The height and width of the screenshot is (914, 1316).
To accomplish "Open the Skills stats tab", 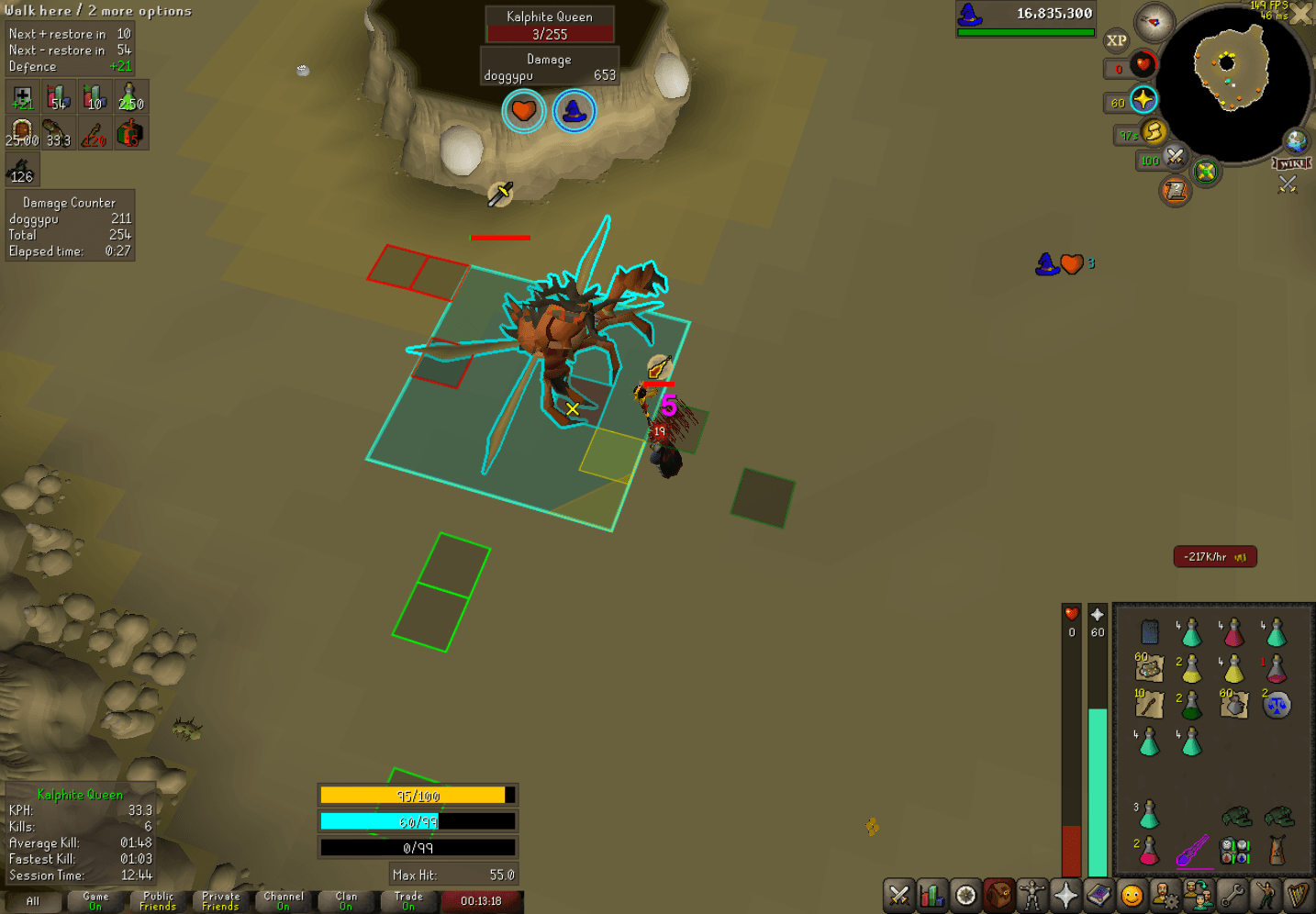I will tap(931, 895).
